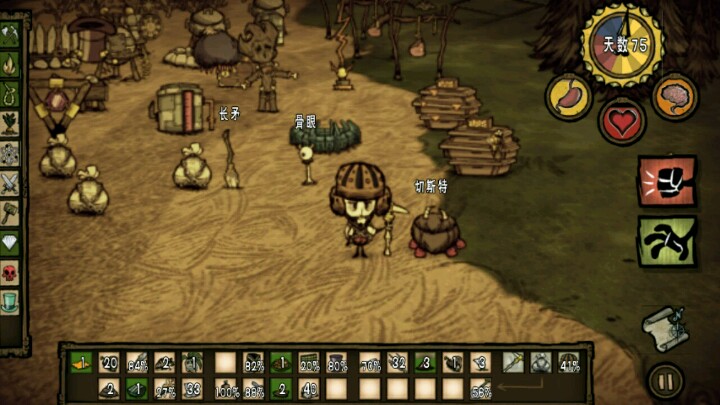Select the equipped head item at 41%
Image resolution: width=720 pixels, height=405 pixels.
(571, 362)
